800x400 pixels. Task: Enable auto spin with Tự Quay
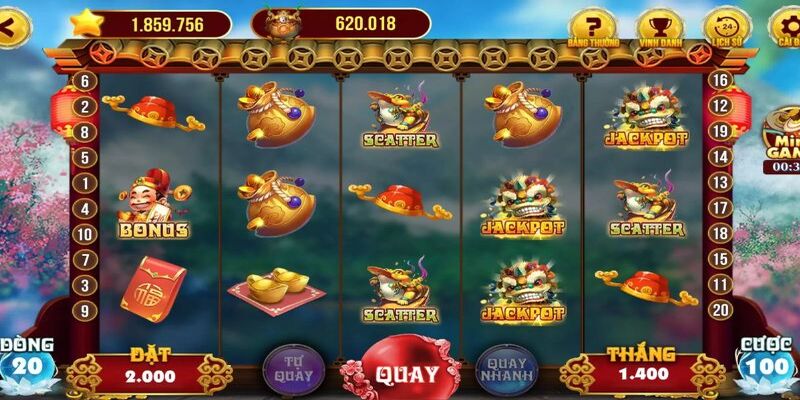tap(291, 366)
